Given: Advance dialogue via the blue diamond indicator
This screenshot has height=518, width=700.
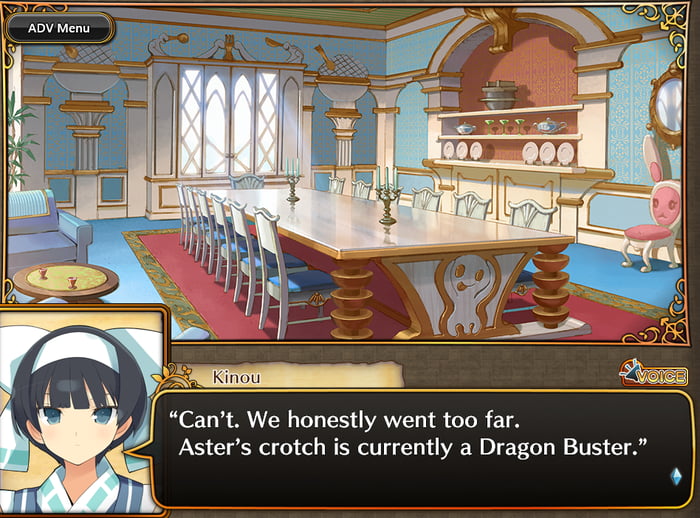Looking at the screenshot, I should [x=676, y=476].
